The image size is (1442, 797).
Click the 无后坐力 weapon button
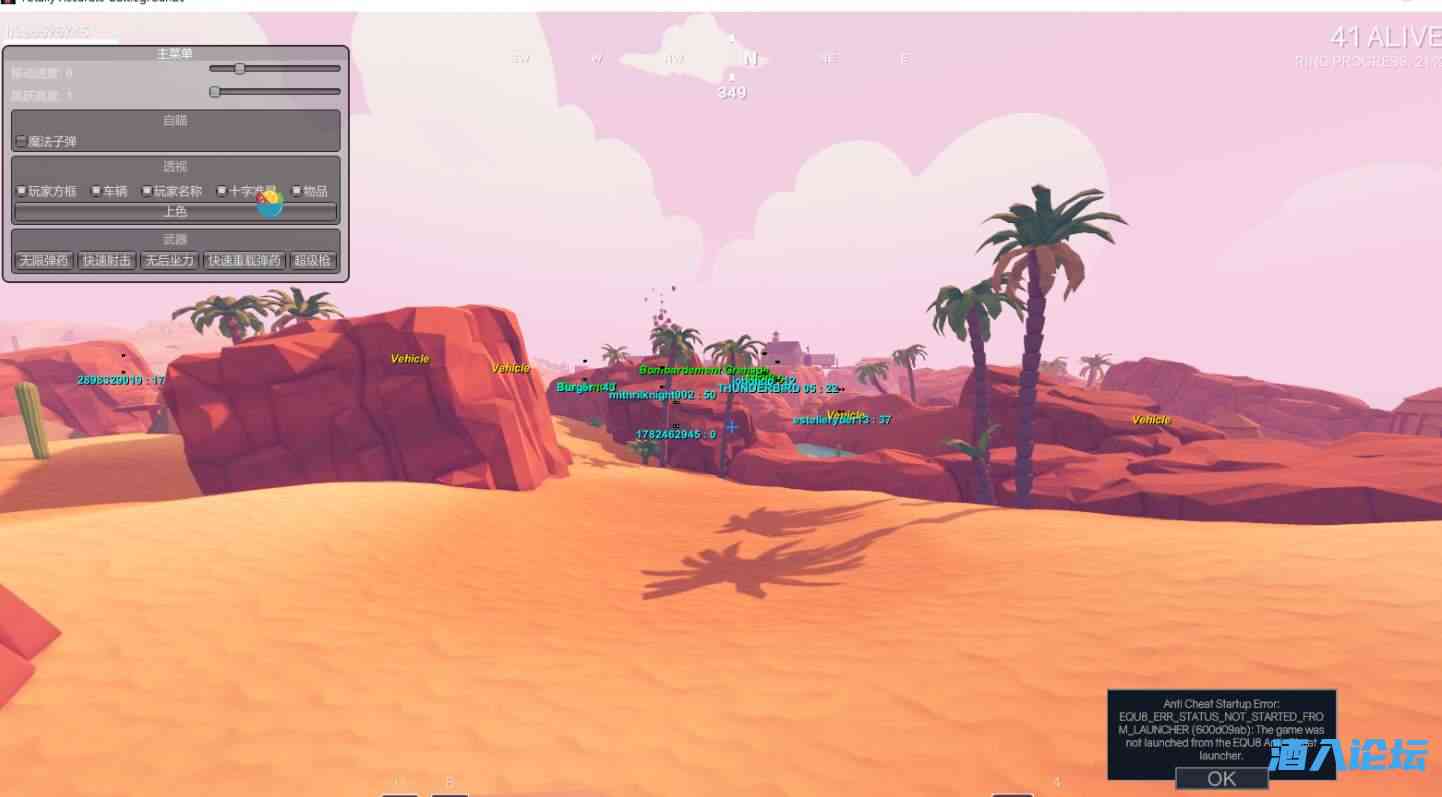(170, 260)
